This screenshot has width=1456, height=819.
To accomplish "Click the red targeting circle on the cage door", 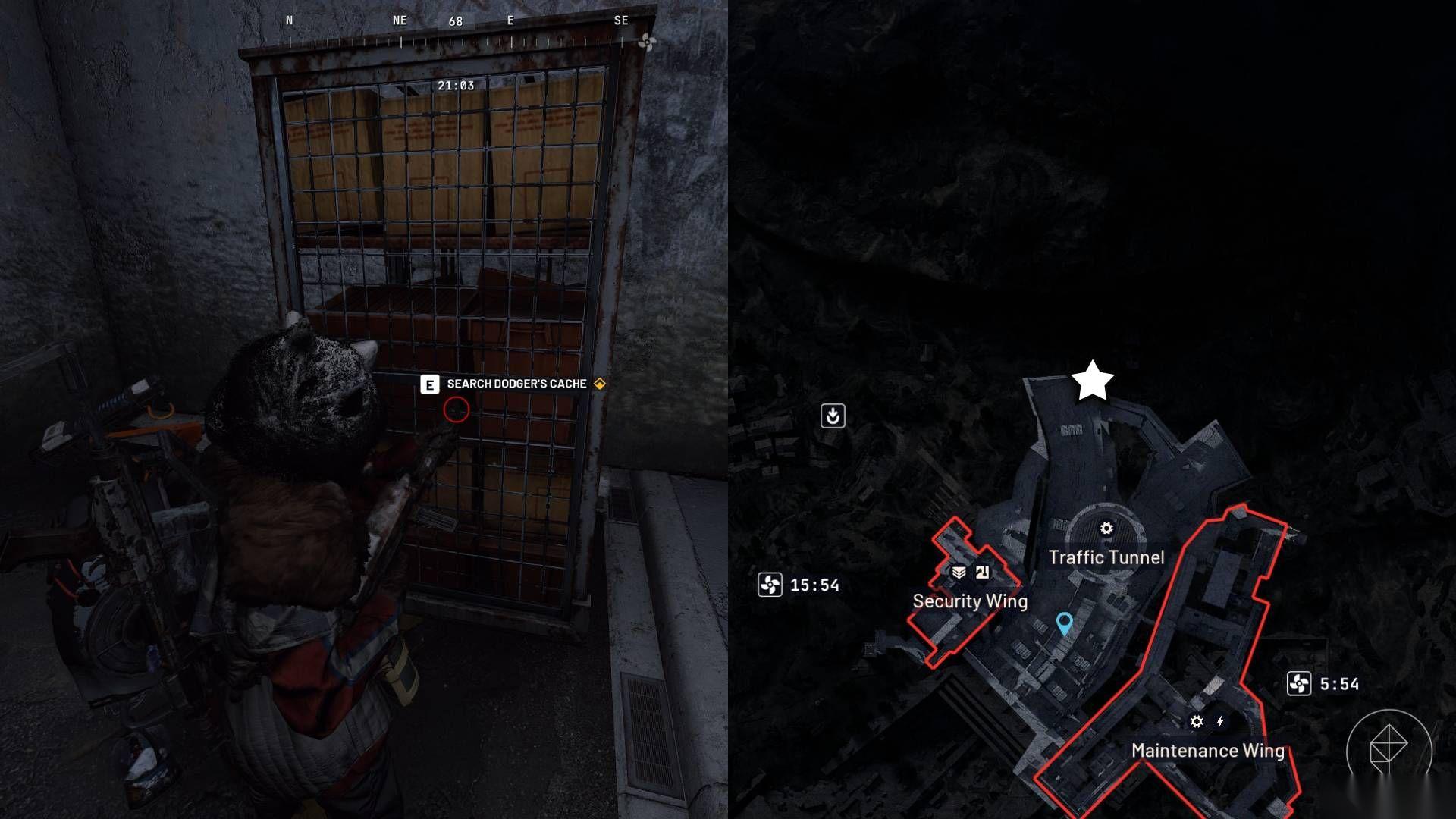I will tap(456, 409).
